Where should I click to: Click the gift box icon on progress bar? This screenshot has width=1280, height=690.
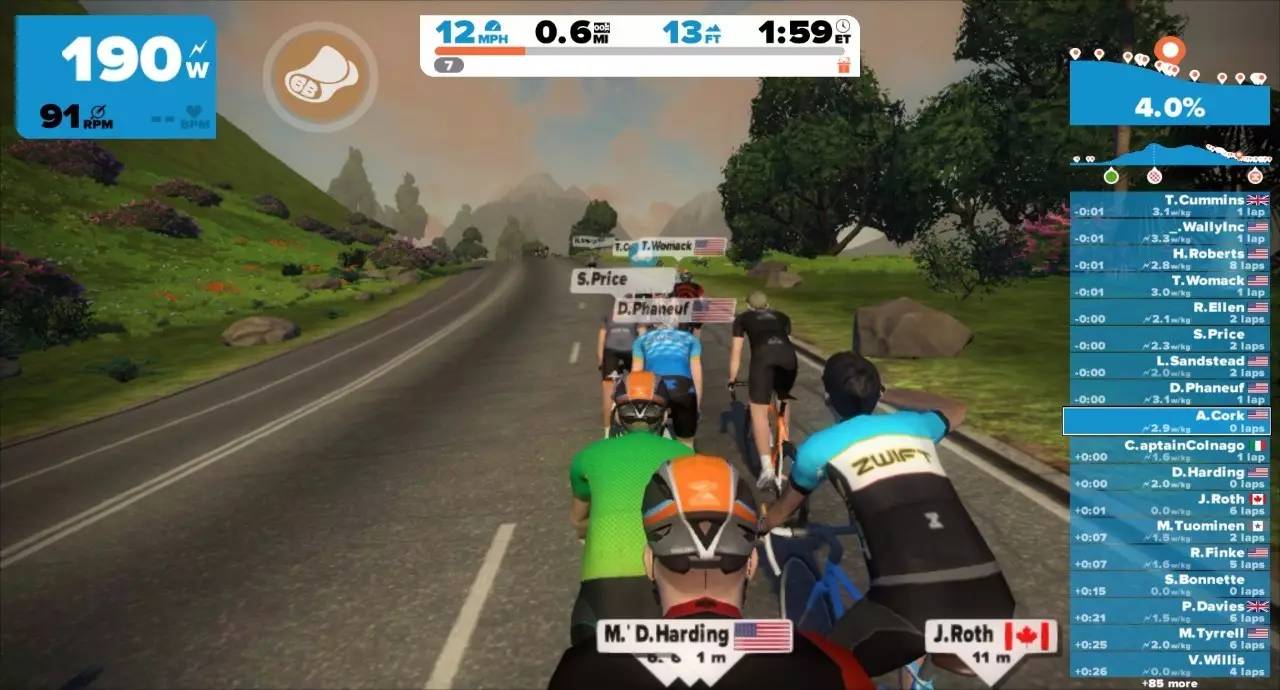[842, 65]
